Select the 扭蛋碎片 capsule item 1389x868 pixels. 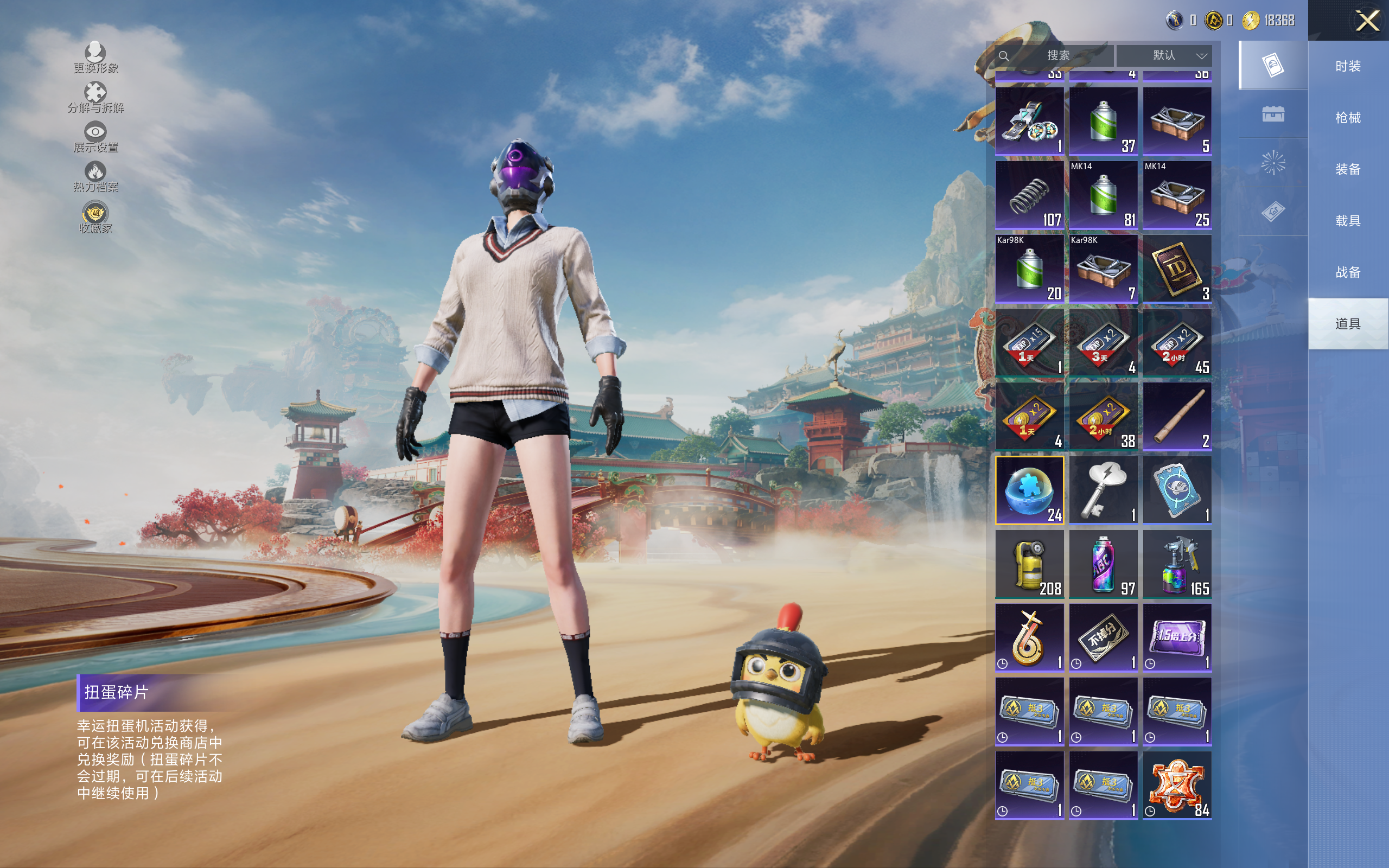pyautogui.click(x=1029, y=490)
